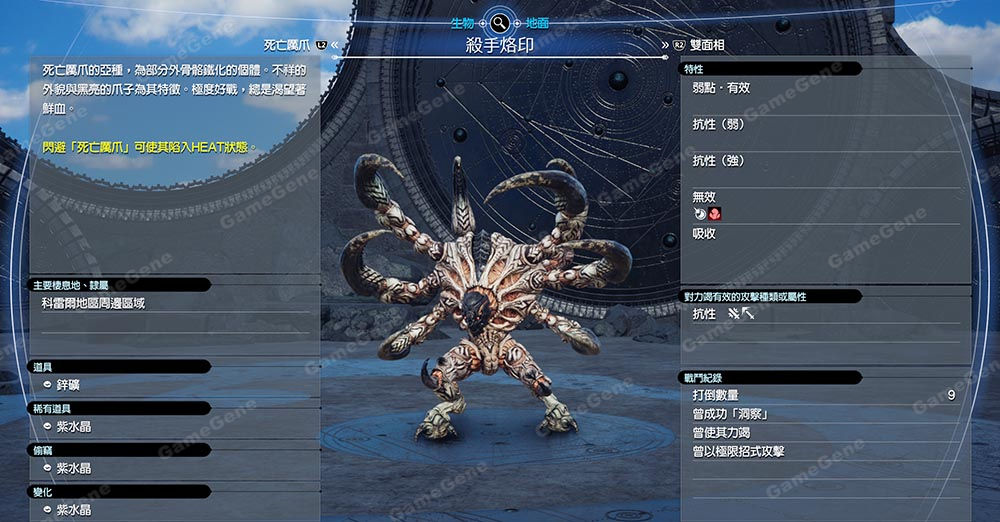Select the 科雷爾地區周邊區域 habitat entry
The image size is (1000, 522).
click(93, 303)
